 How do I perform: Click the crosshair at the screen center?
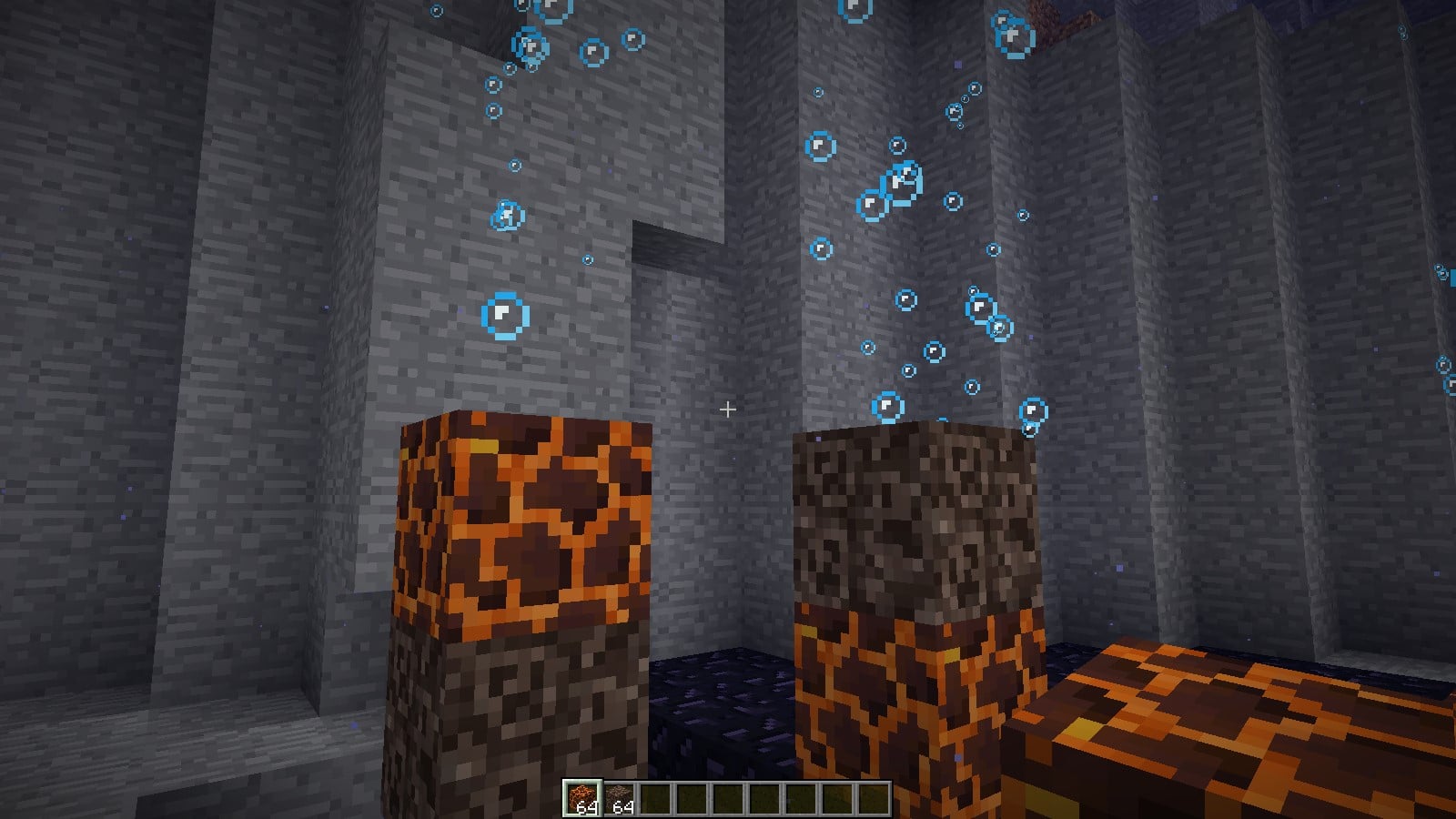[x=728, y=410]
